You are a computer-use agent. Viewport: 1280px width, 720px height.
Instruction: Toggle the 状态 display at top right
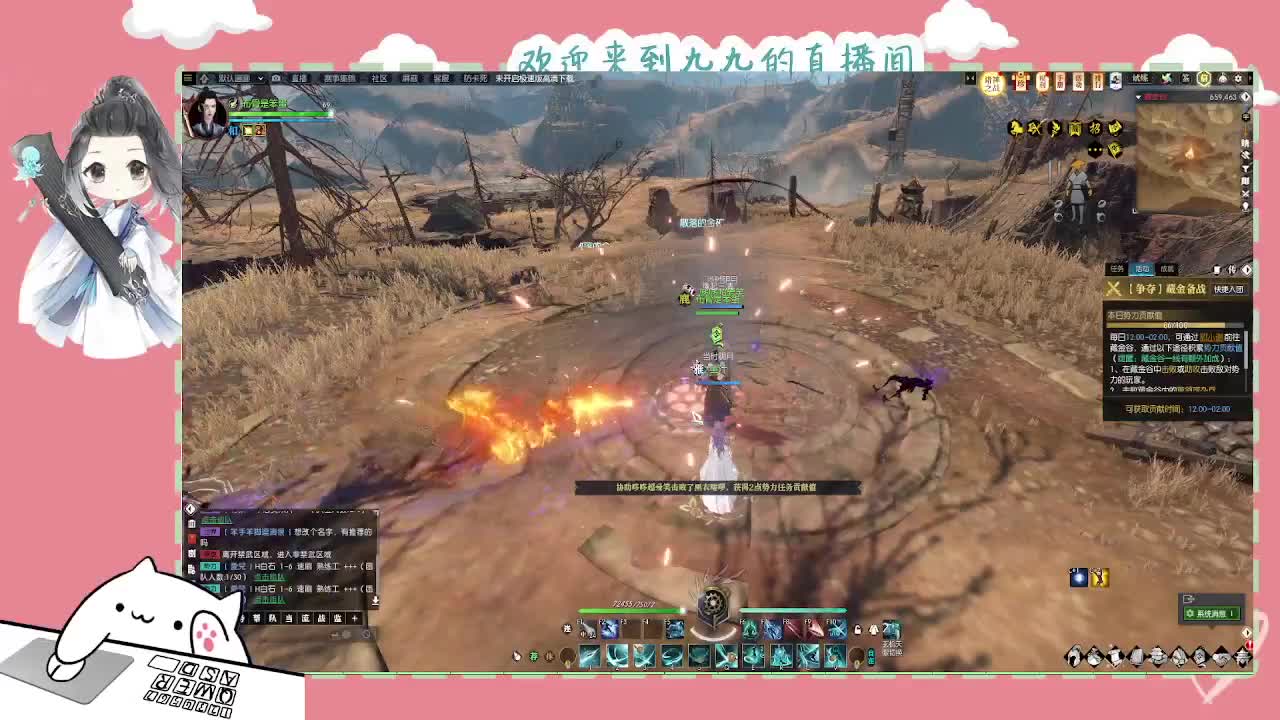pyautogui.click(x=1140, y=79)
